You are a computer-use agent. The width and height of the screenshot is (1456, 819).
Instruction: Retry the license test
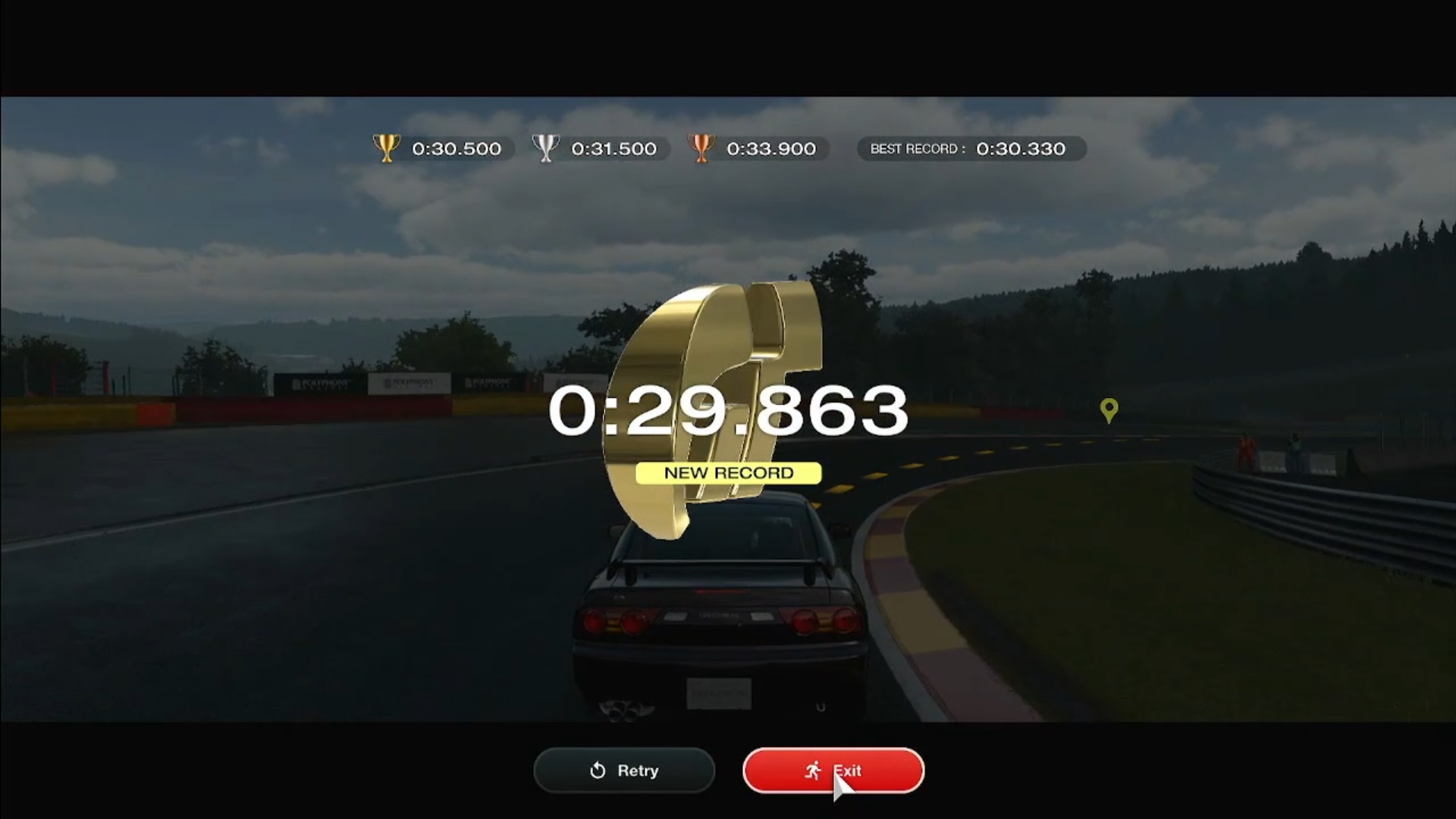click(624, 770)
